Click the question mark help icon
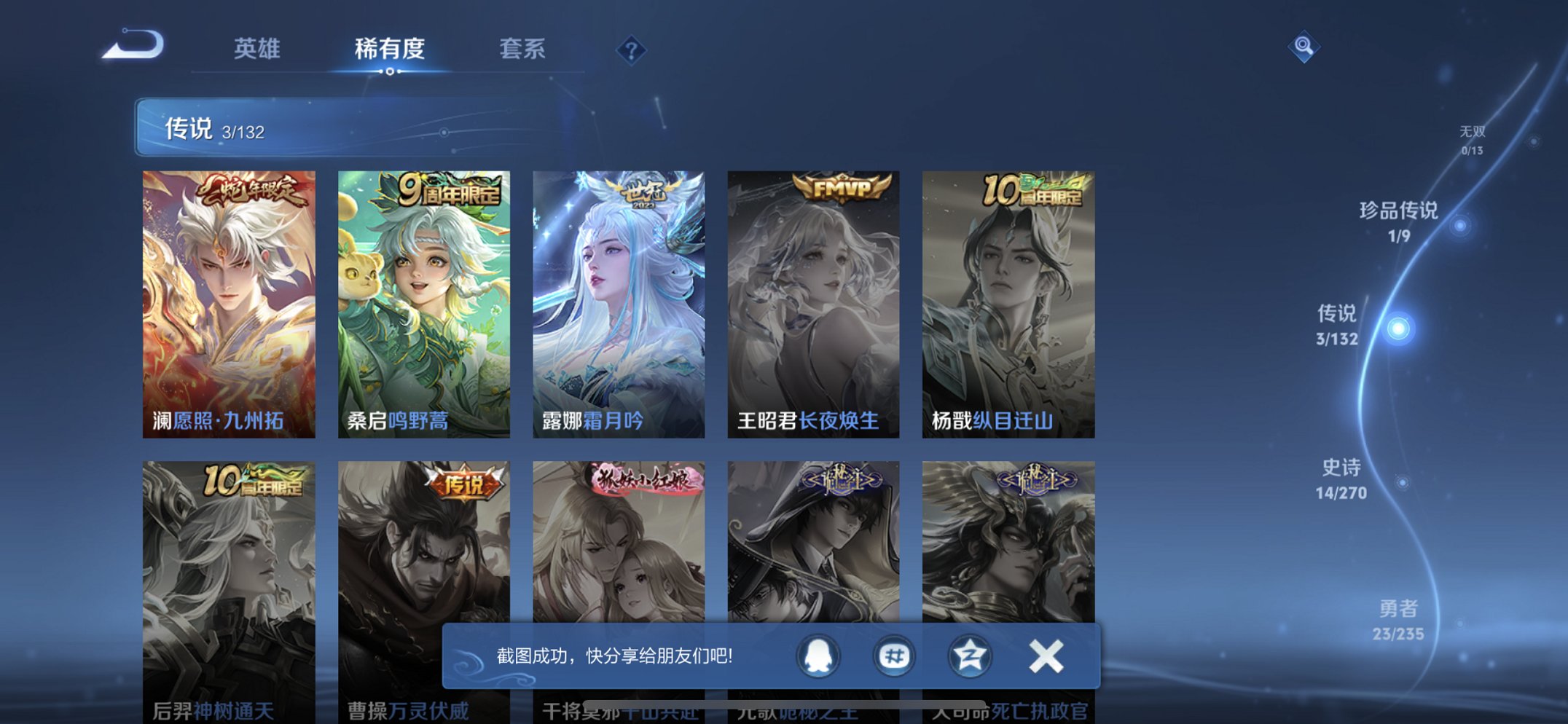Image resolution: width=1568 pixels, height=724 pixels. coord(632,50)
